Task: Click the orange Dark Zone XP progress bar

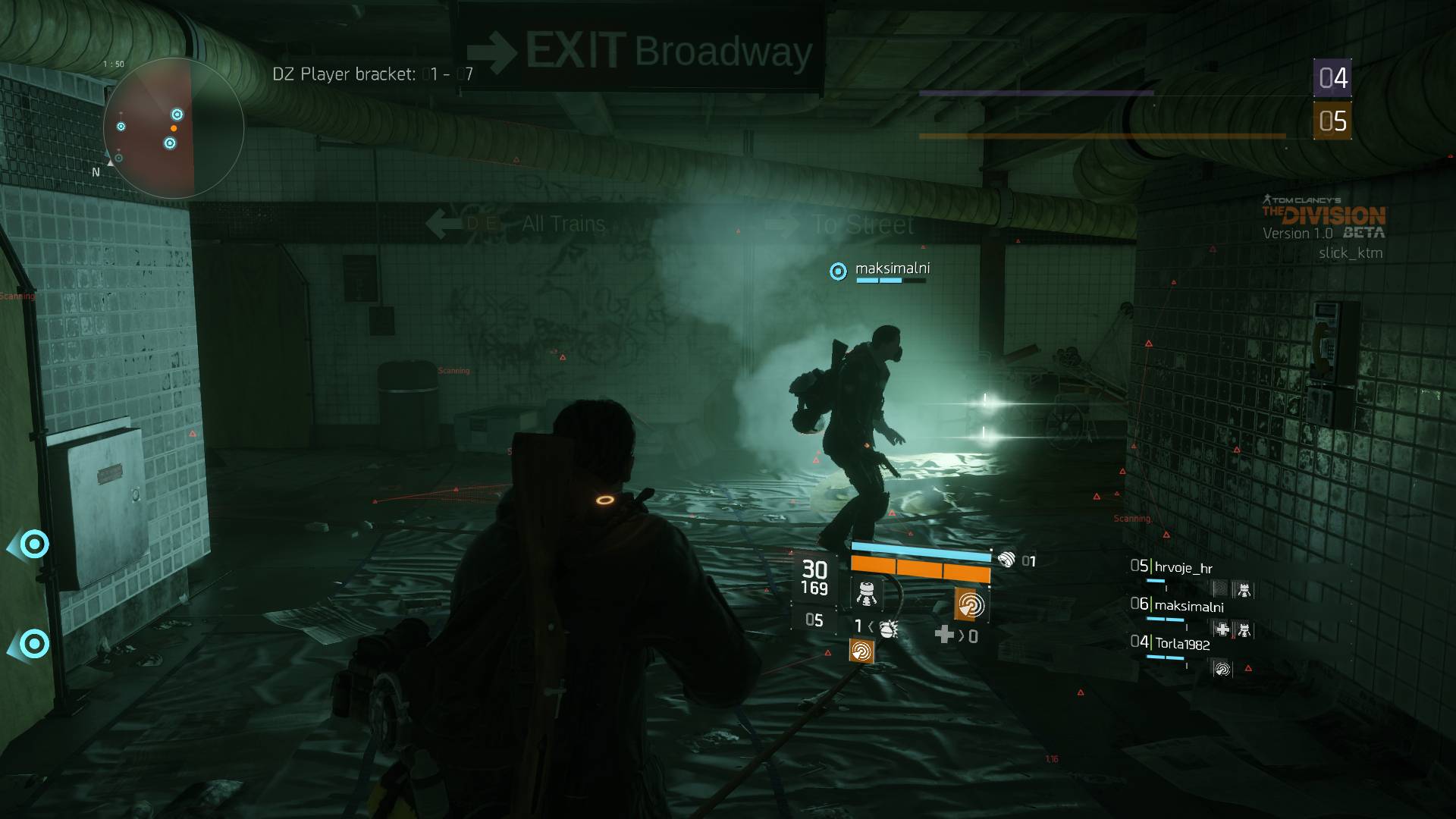Action: (x=1100, y=137)
